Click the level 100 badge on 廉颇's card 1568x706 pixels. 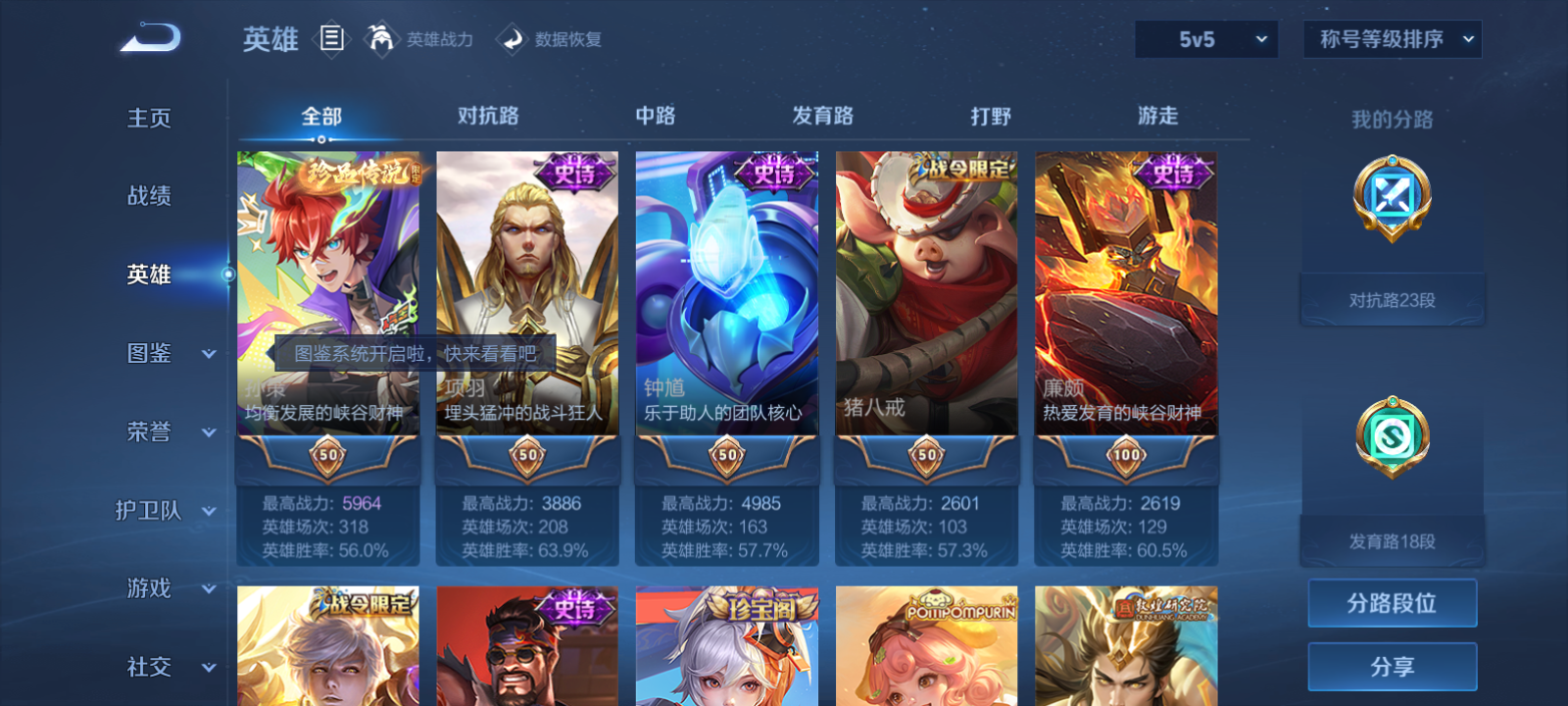click(x=1125, y=455)
